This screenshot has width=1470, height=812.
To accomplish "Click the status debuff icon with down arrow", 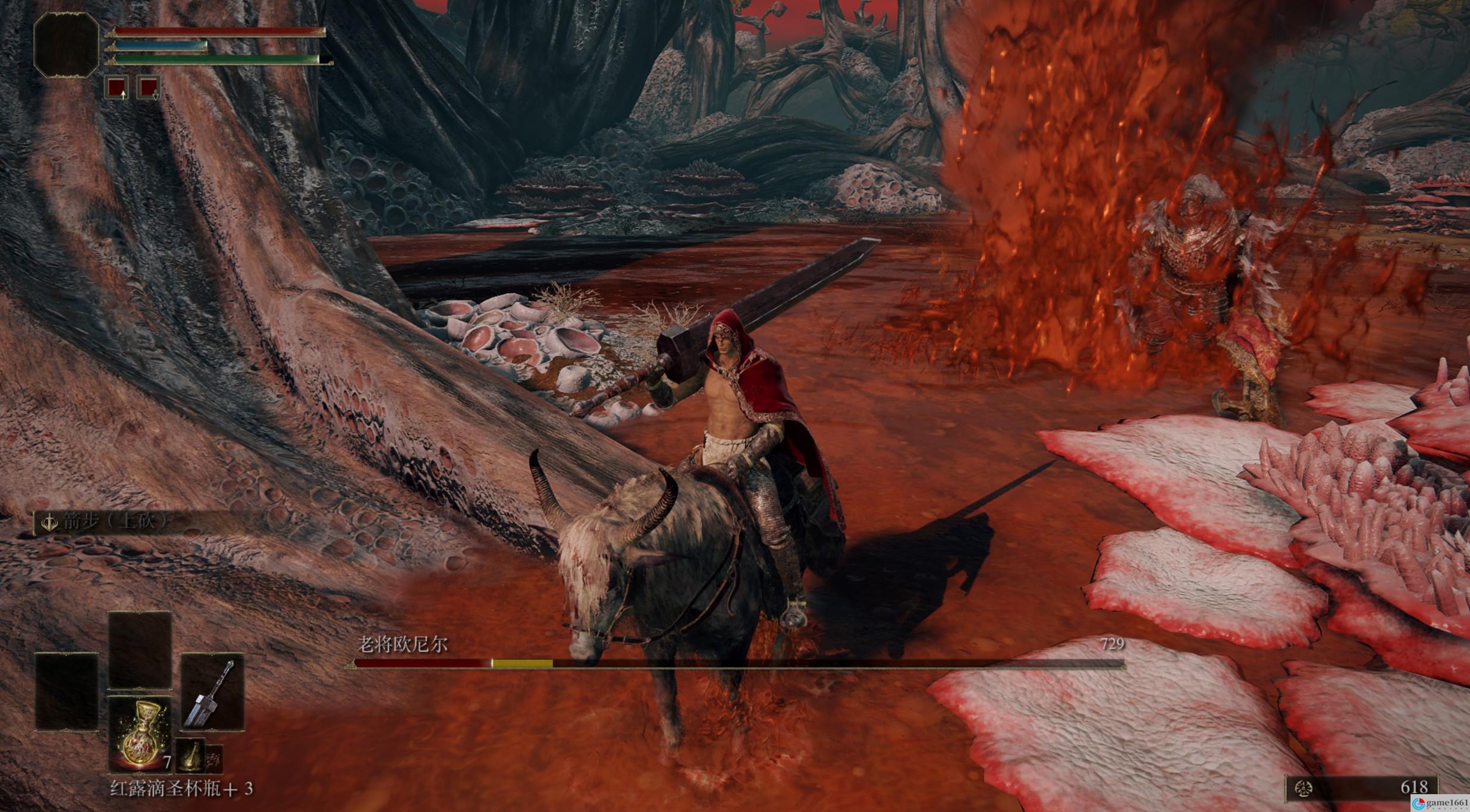I will tap(148, 87).
